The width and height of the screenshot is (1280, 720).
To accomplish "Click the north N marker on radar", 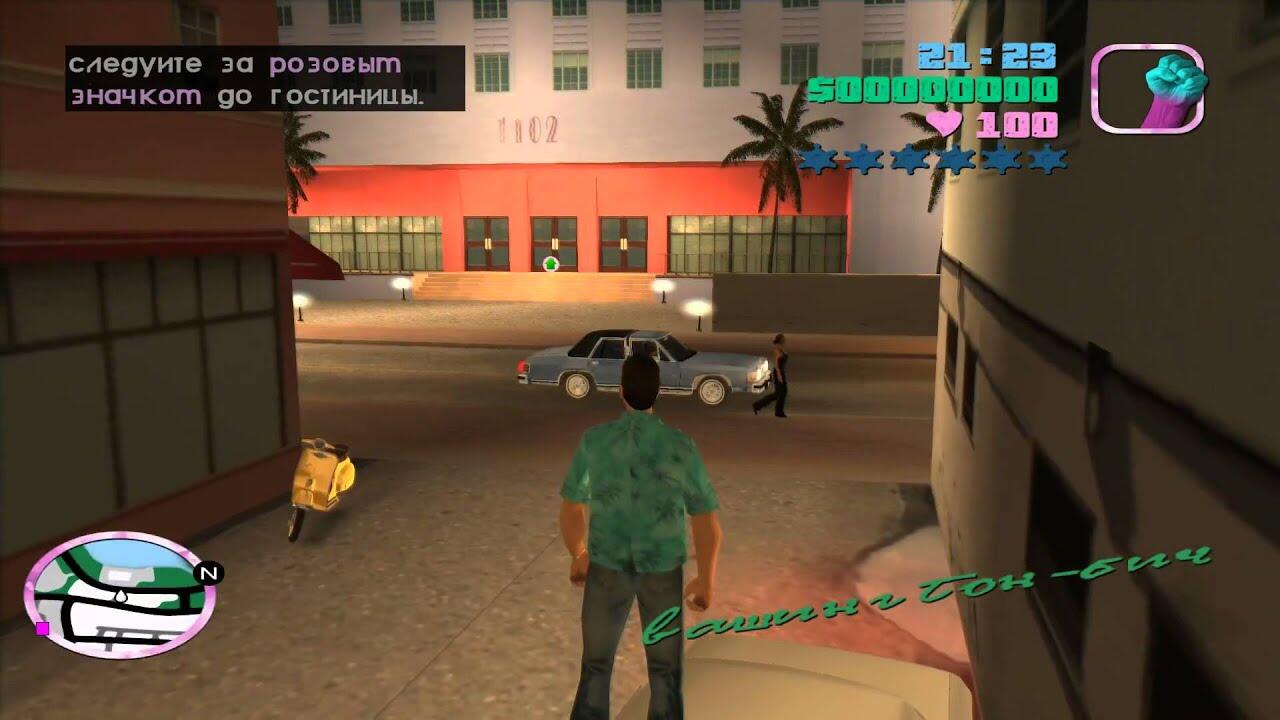I will point(208,573).
